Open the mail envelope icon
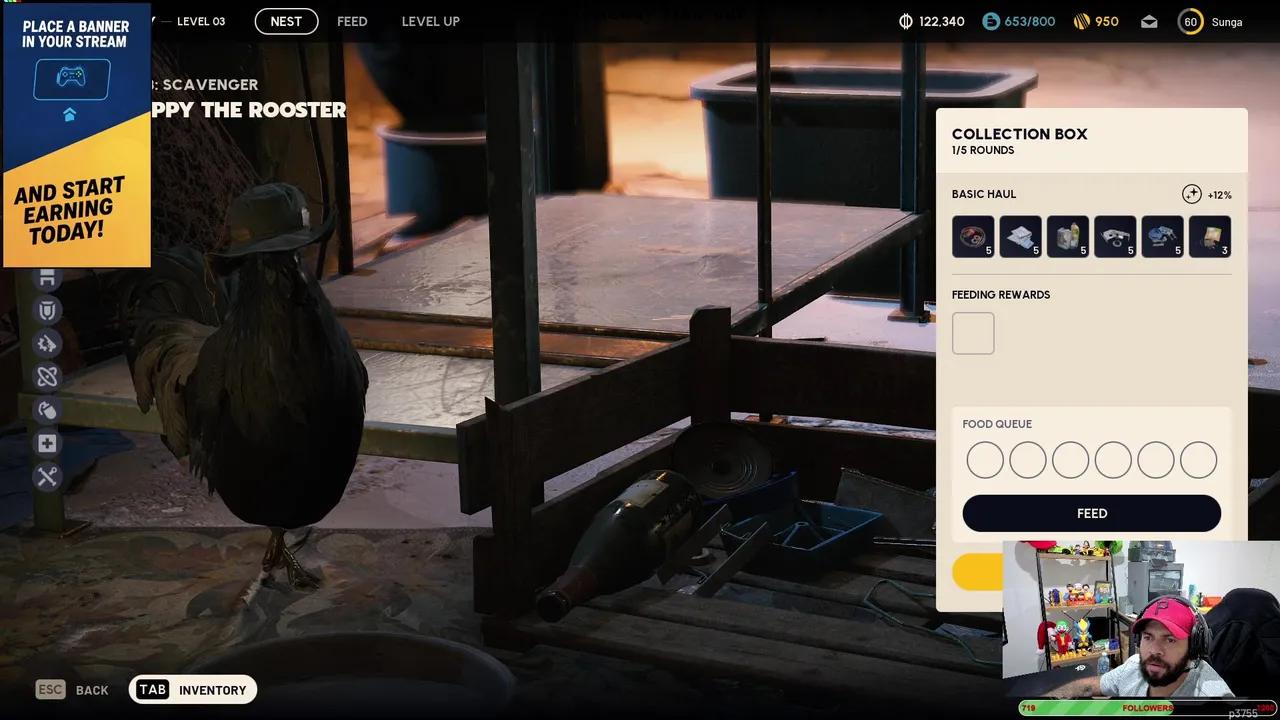The width and height of the screenshot is (1280, 720). click(1148, 21)
